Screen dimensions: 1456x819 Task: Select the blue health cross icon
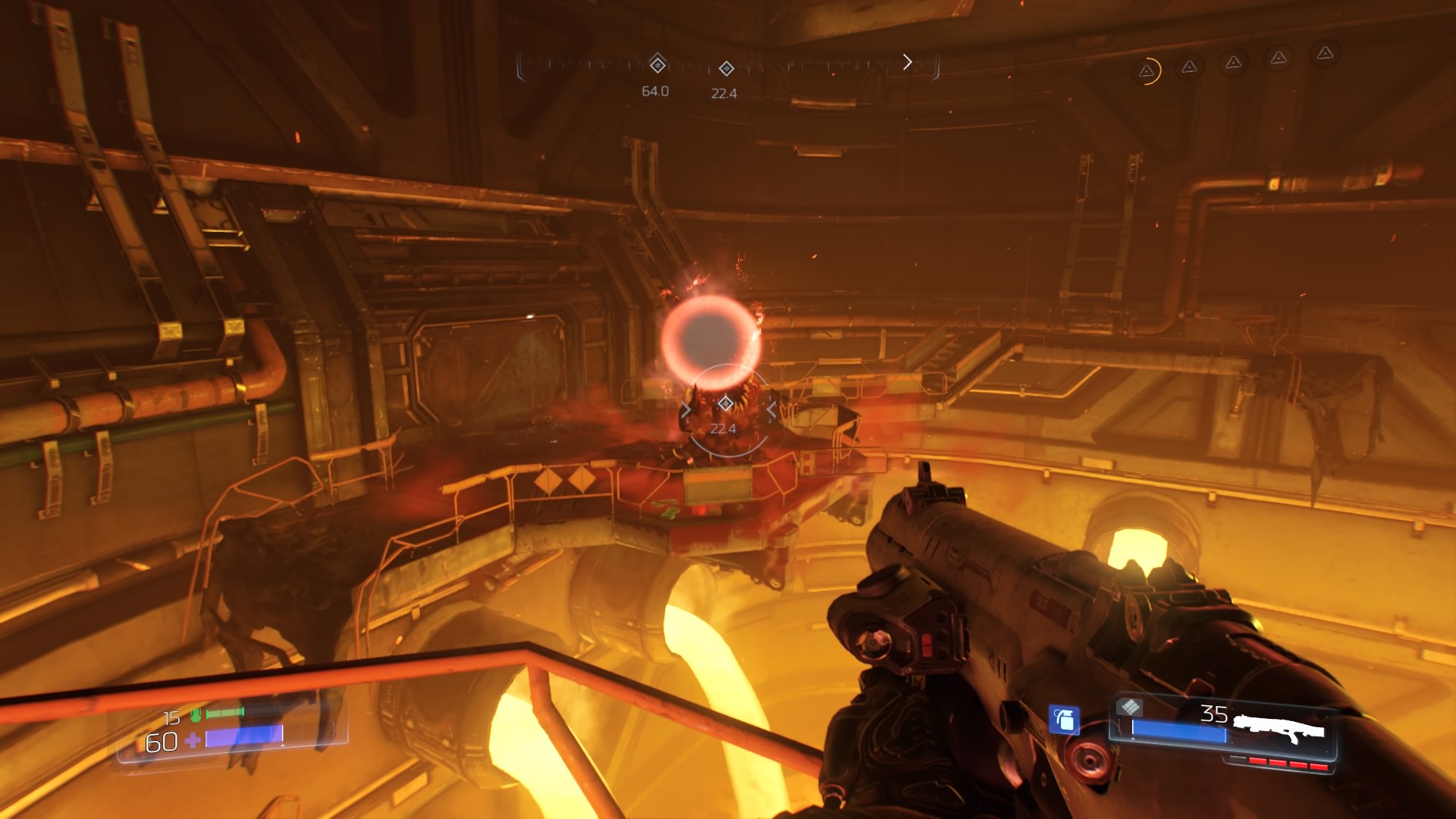pyautogui.click(x=193, y=740)
